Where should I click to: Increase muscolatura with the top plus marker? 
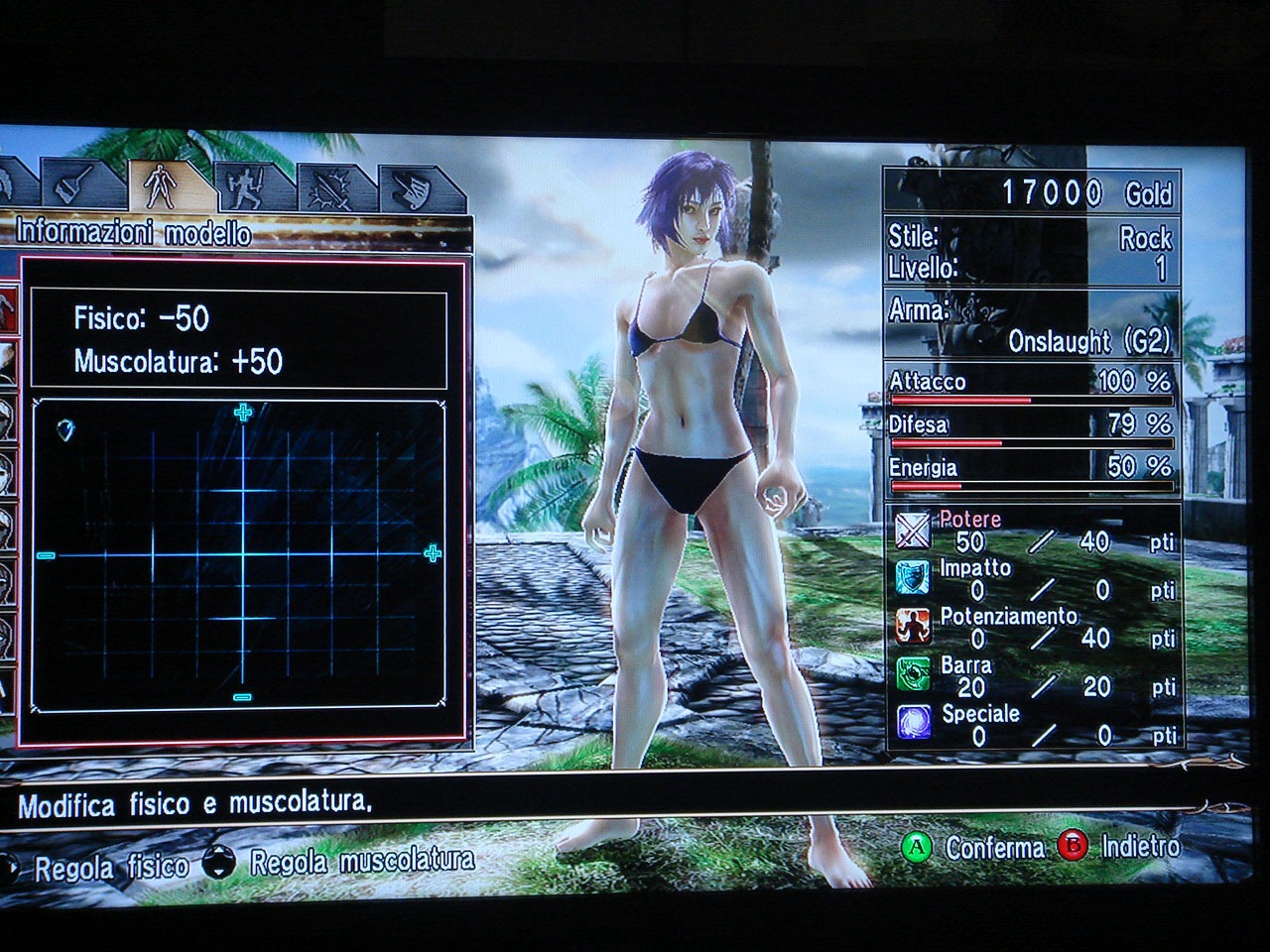[243, 413]
